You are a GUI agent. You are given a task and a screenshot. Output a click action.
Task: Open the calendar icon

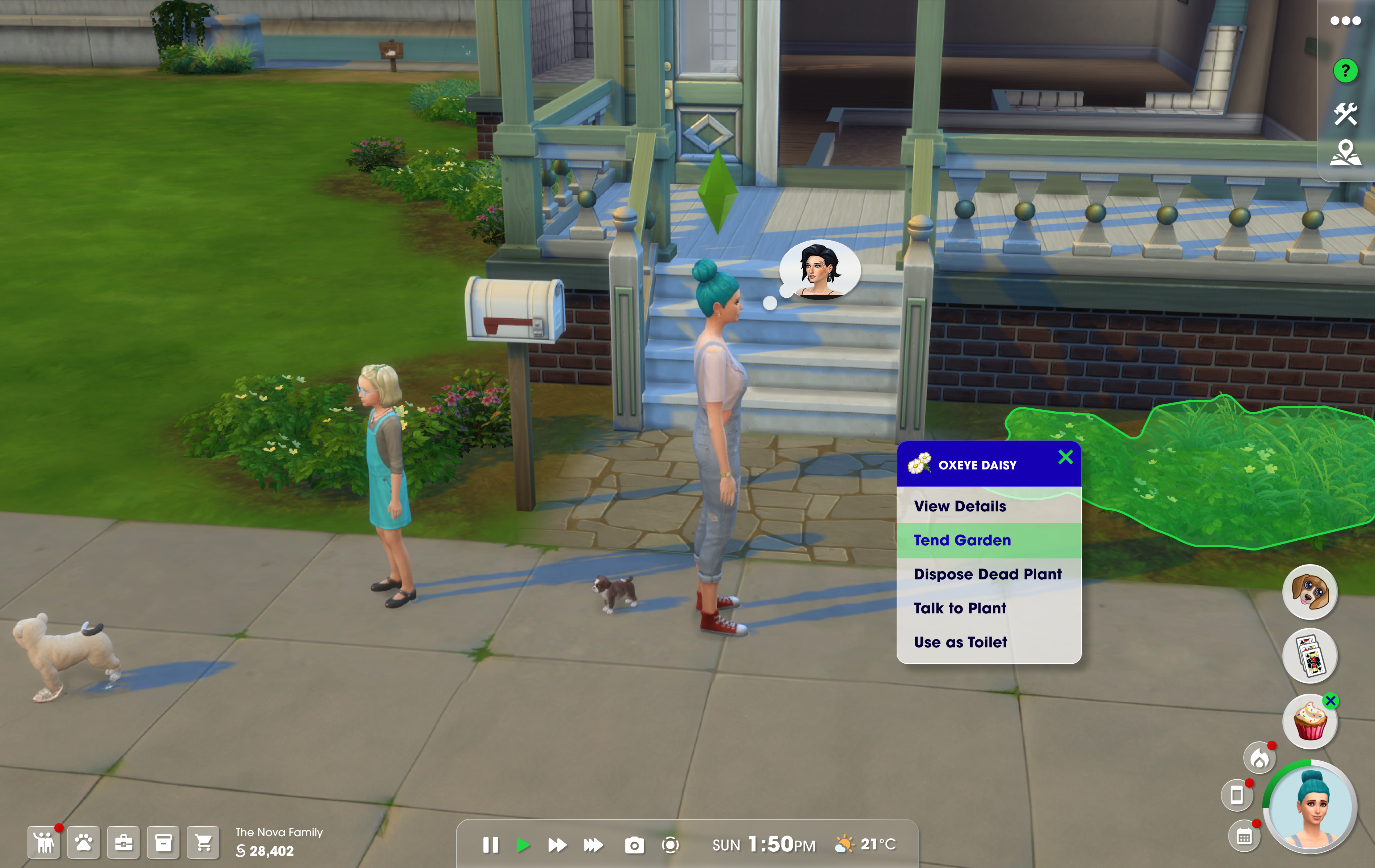coord(1244,837)
